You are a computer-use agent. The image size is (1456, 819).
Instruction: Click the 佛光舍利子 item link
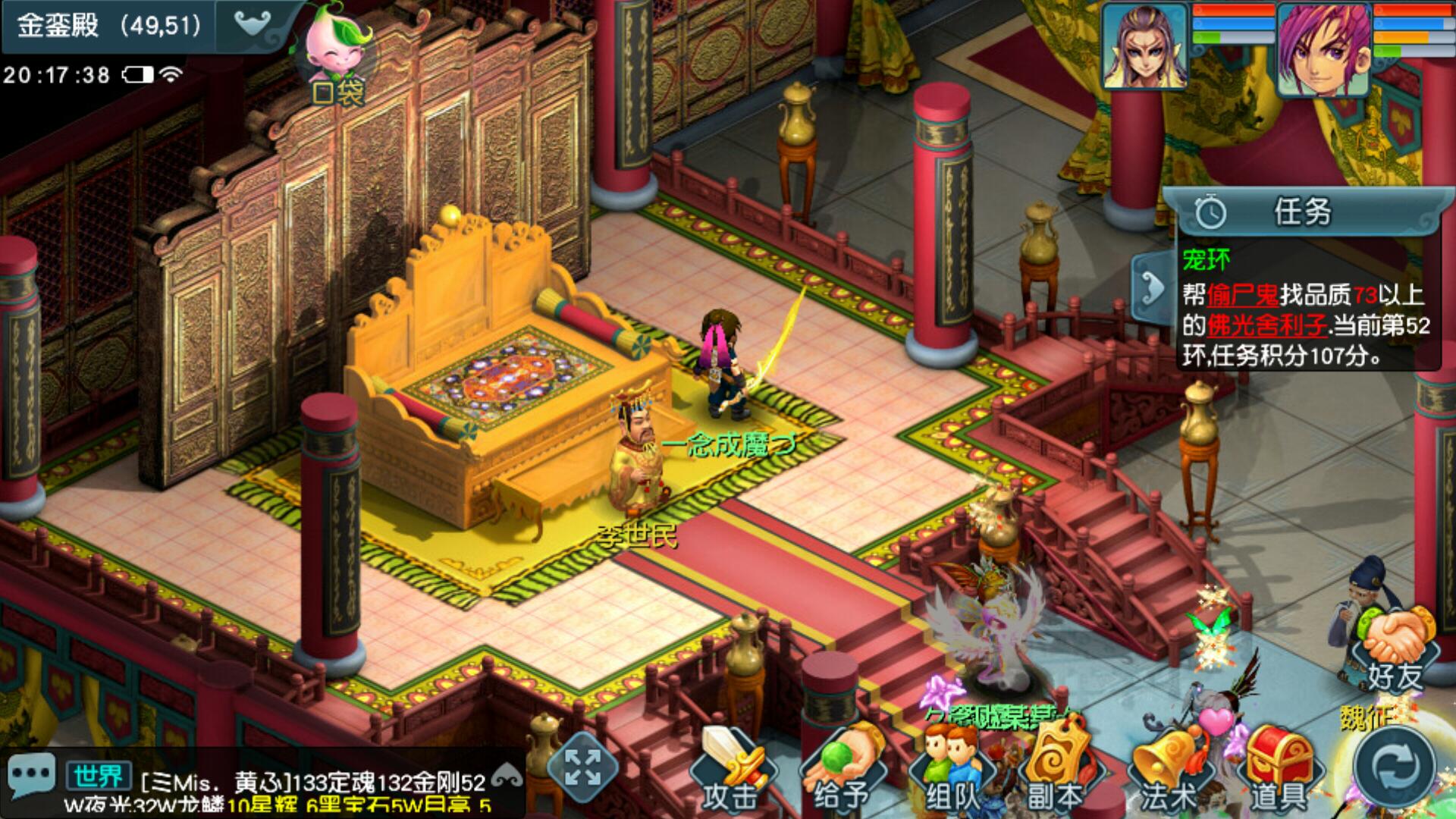click(x=1265, y=325)
